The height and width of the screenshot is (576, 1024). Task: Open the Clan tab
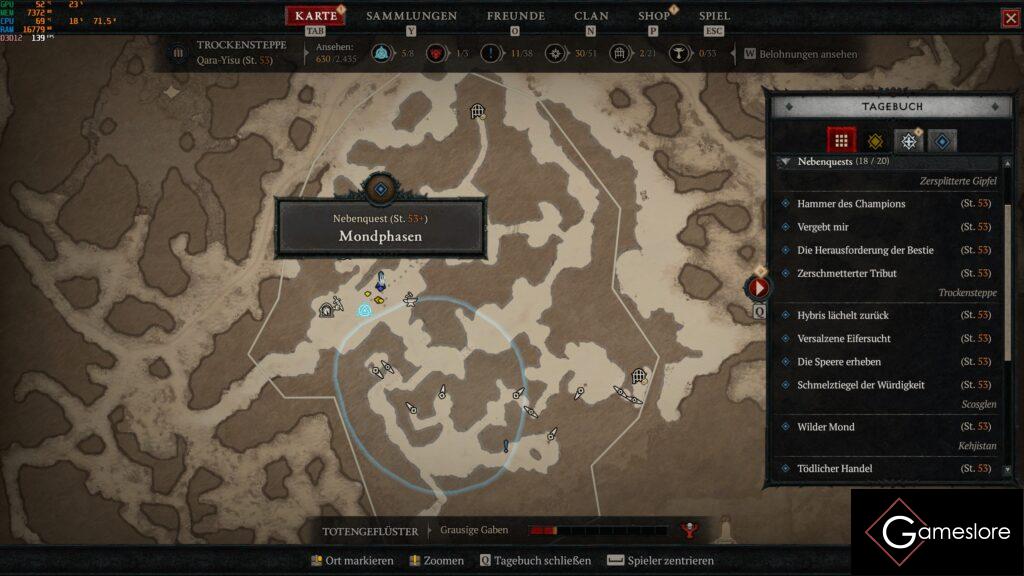pyautogui.click(x=591, y=16)
